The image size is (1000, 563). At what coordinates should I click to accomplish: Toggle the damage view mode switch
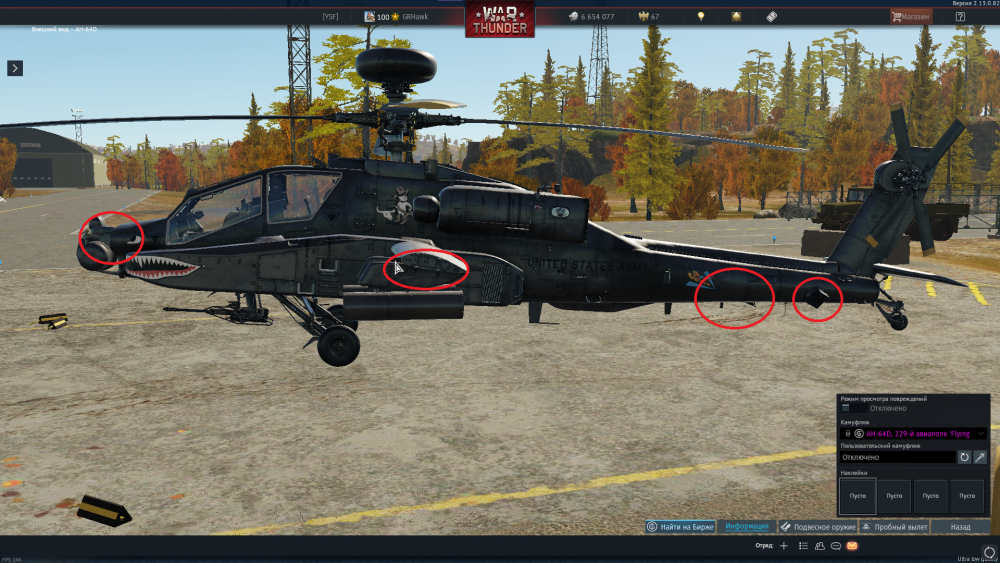coord(853,408)
